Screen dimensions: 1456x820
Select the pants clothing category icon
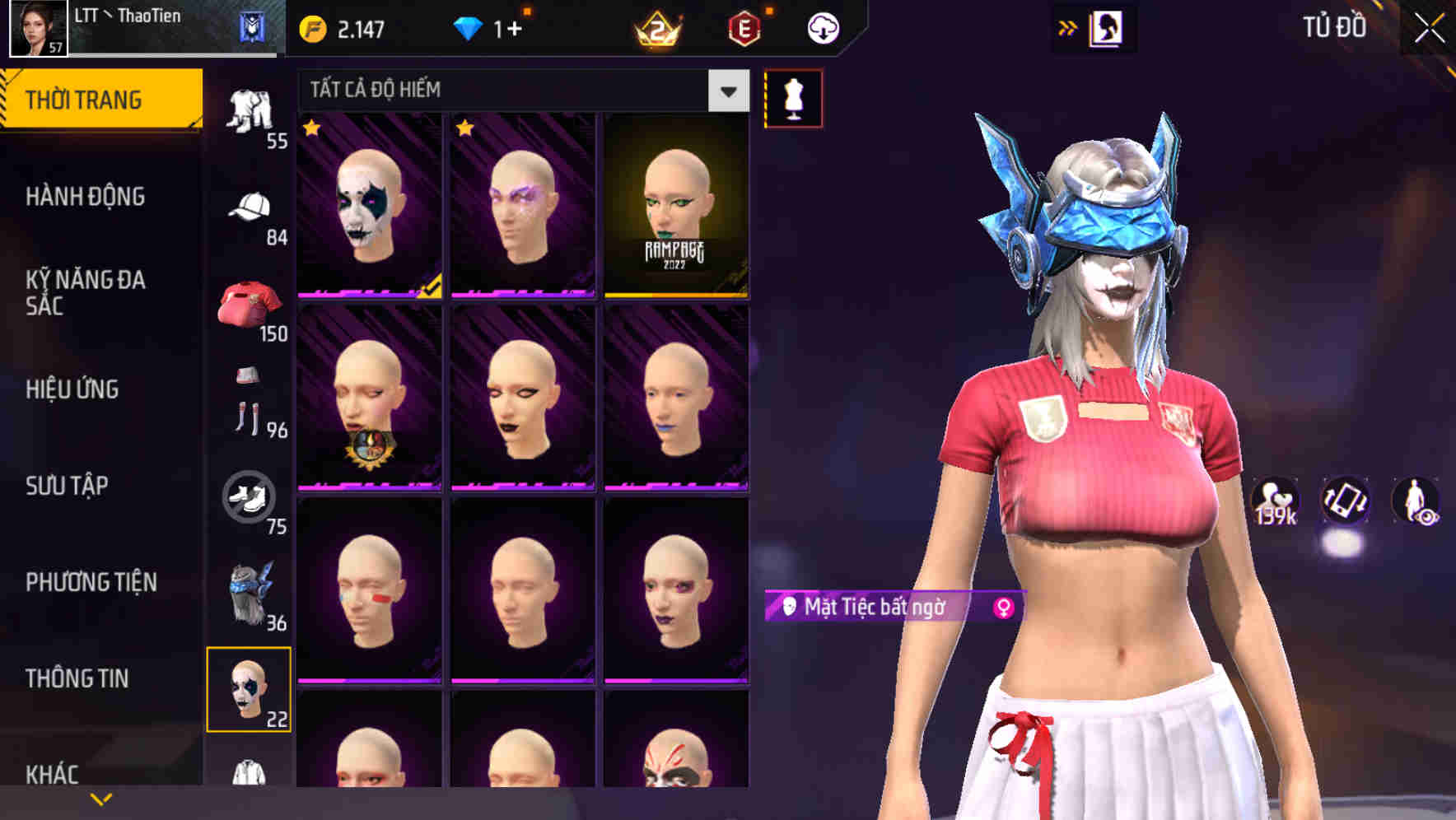click(x=251, y=107)
